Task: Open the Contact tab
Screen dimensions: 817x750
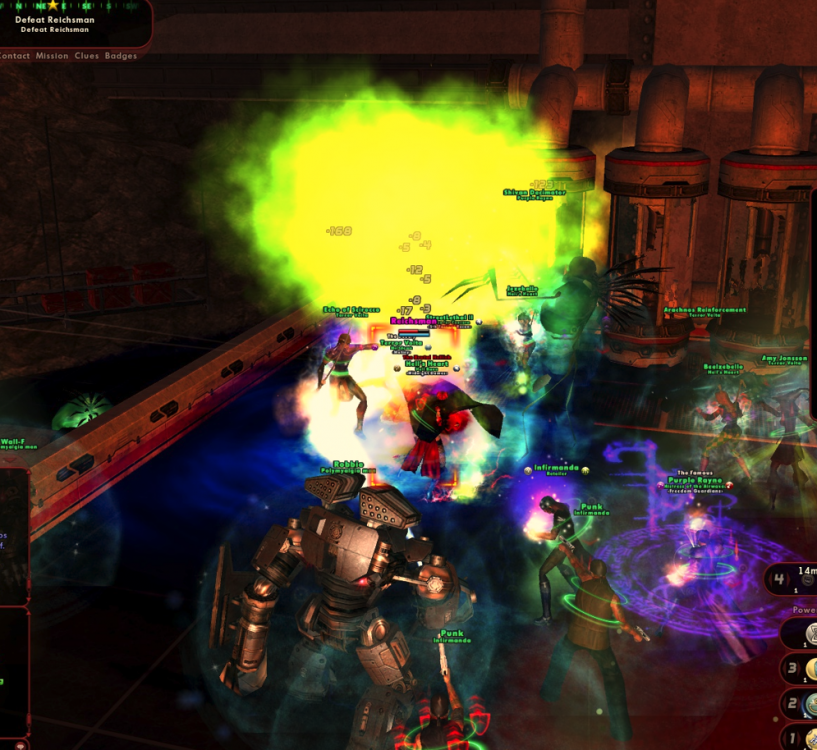Action: click(x=14, y=56)
